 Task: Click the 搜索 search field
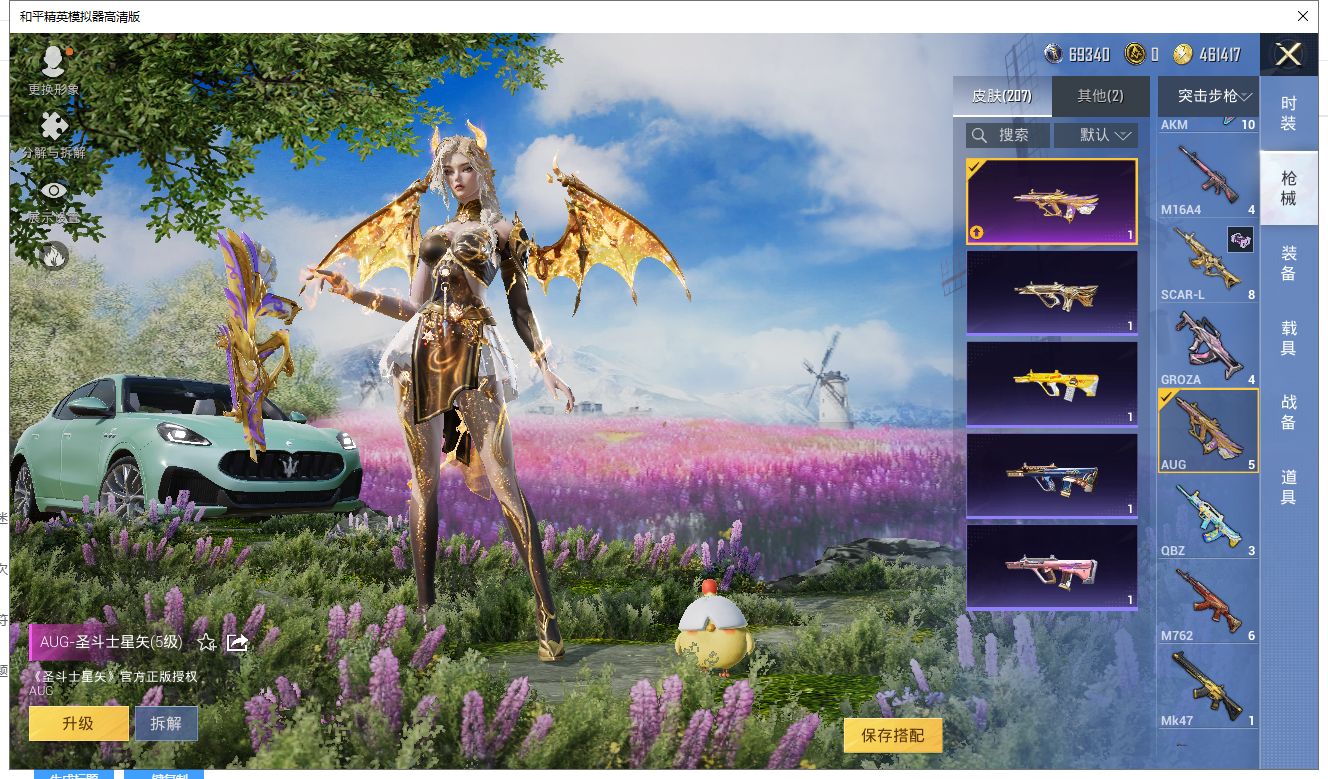[1008, 135]
